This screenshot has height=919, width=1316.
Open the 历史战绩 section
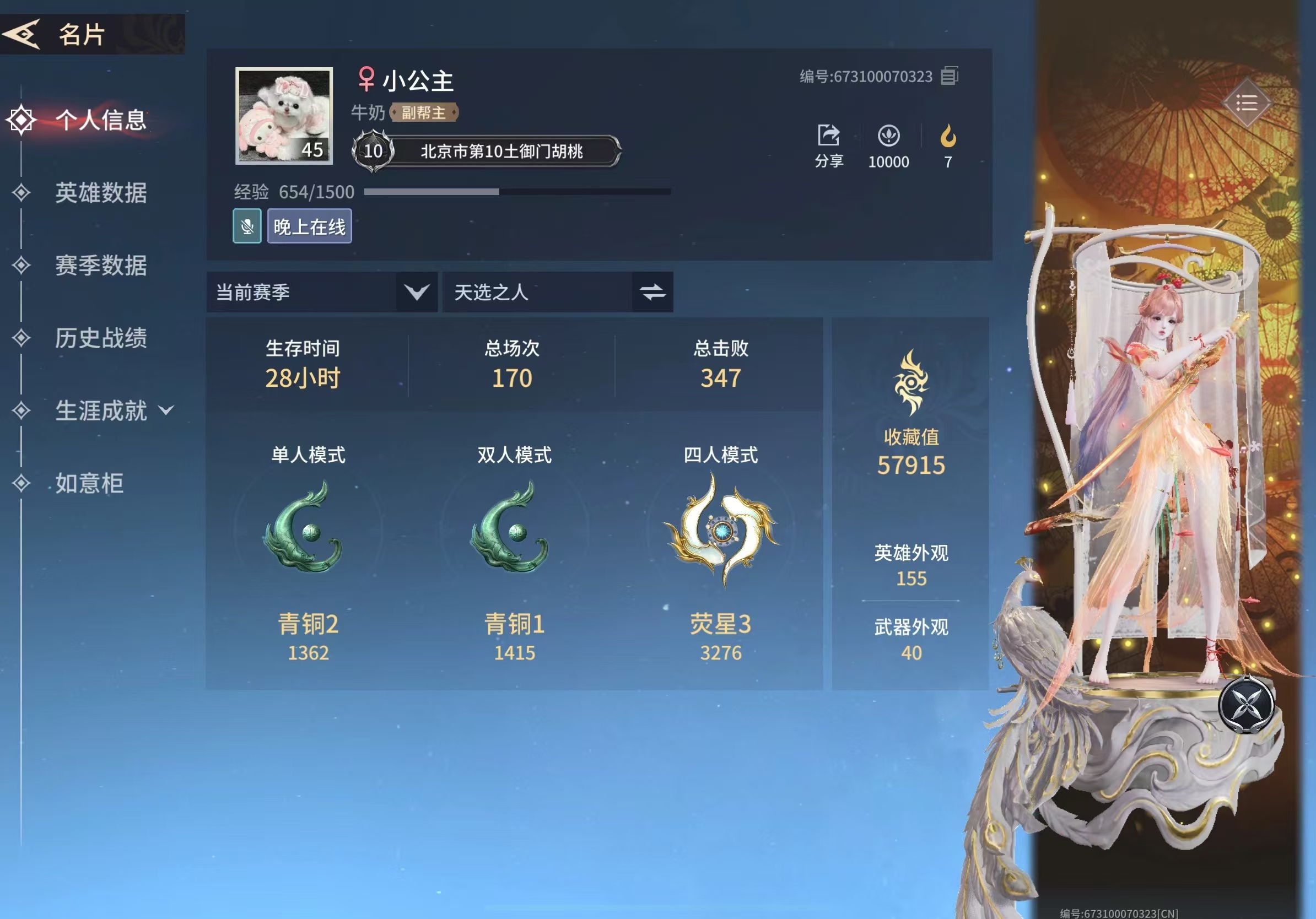click(101, 339)
